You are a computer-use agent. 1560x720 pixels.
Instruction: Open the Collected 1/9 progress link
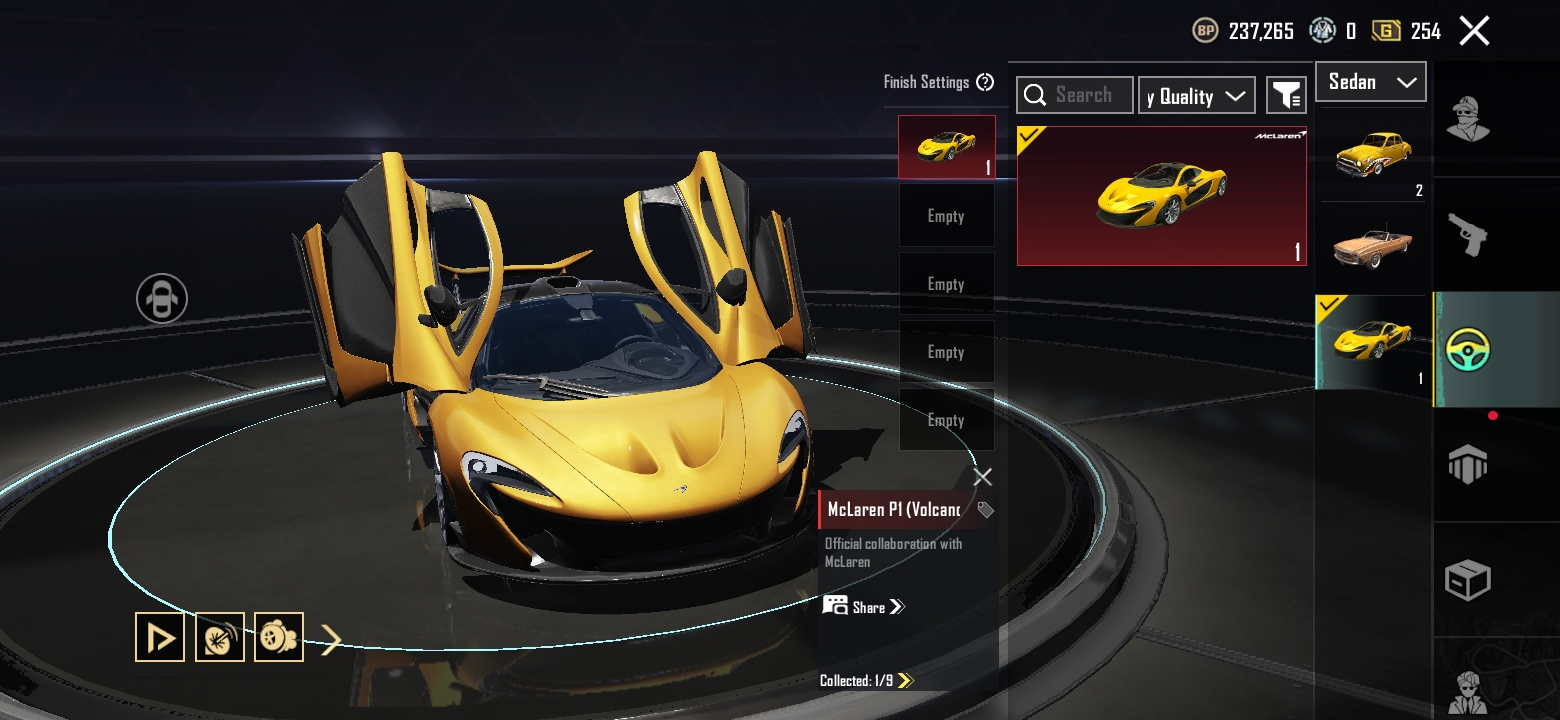point(866,681)
